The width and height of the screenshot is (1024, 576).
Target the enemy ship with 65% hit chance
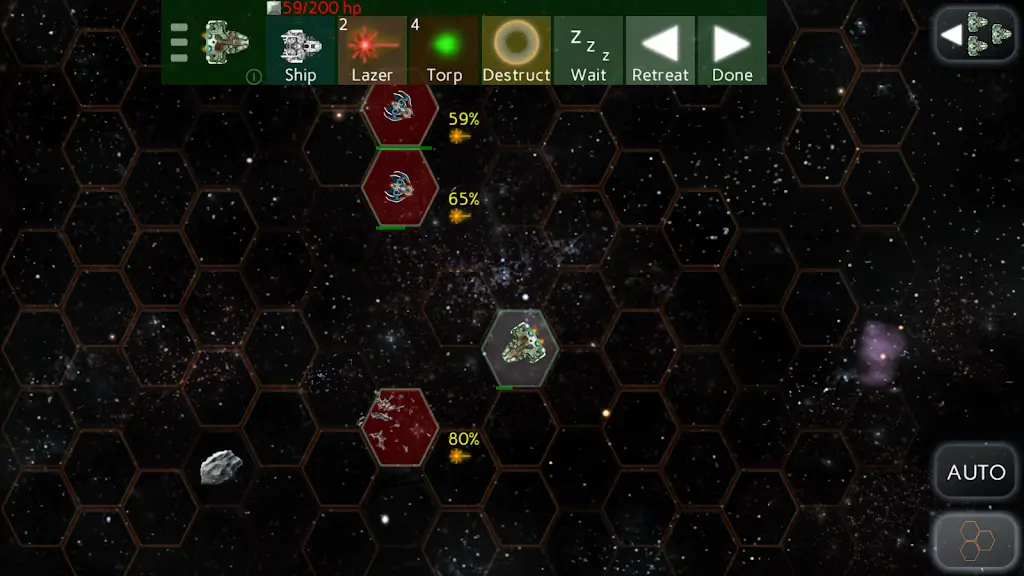pos(400,186)
